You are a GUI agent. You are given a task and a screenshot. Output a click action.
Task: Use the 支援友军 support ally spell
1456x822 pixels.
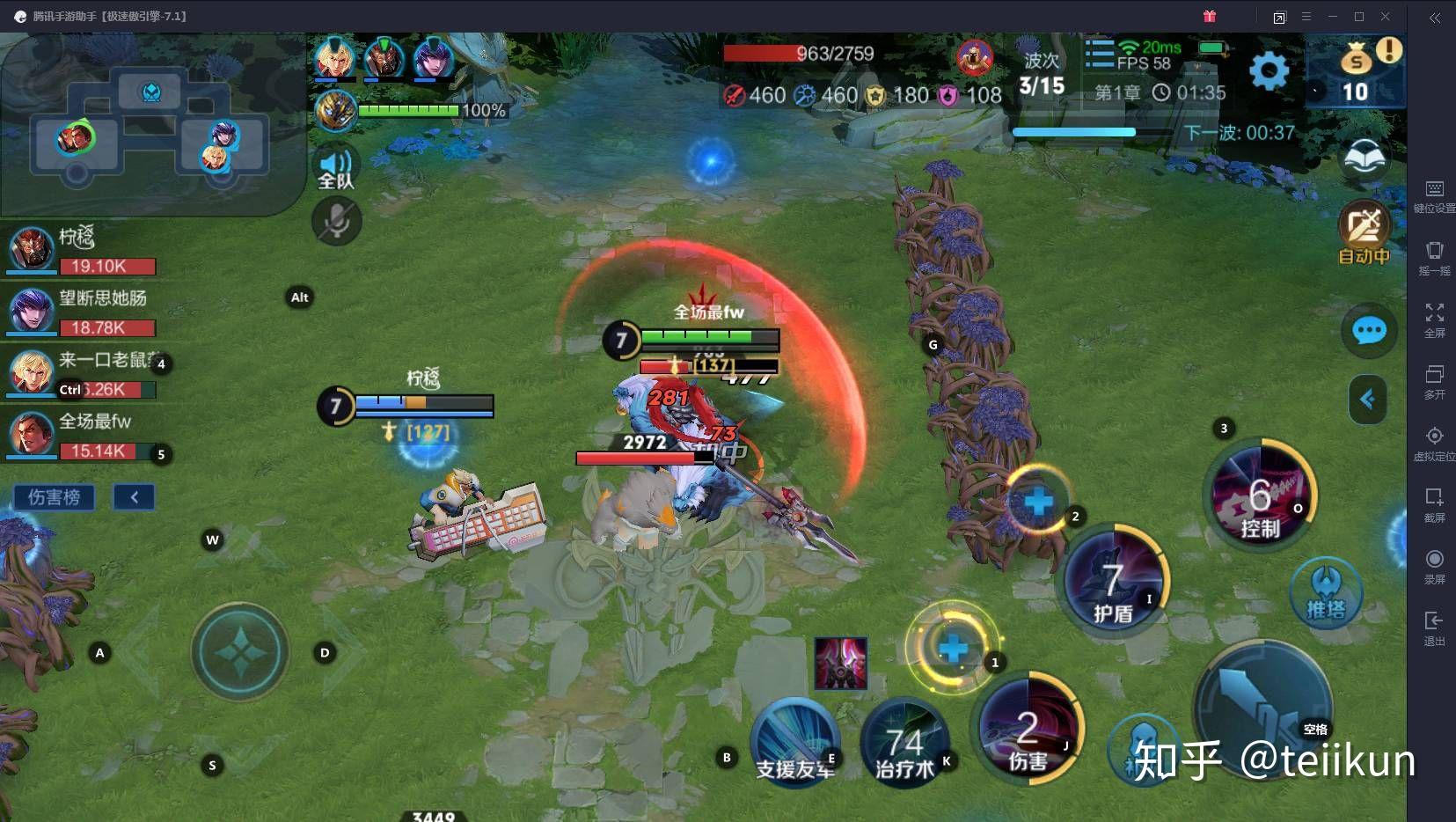click(x=794, y=744)
